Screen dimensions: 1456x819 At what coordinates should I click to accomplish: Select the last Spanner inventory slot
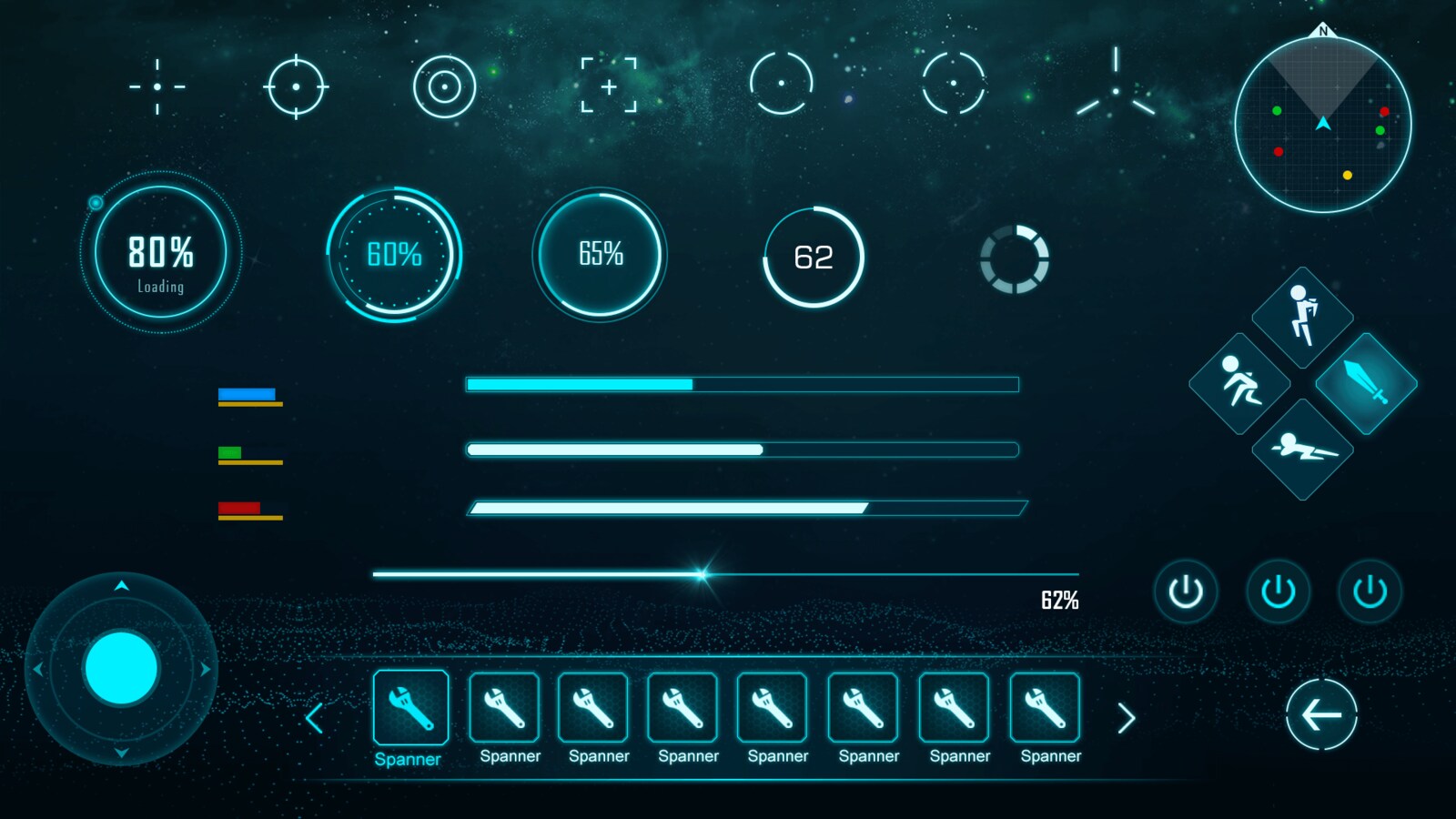(x=1046, y=709)
